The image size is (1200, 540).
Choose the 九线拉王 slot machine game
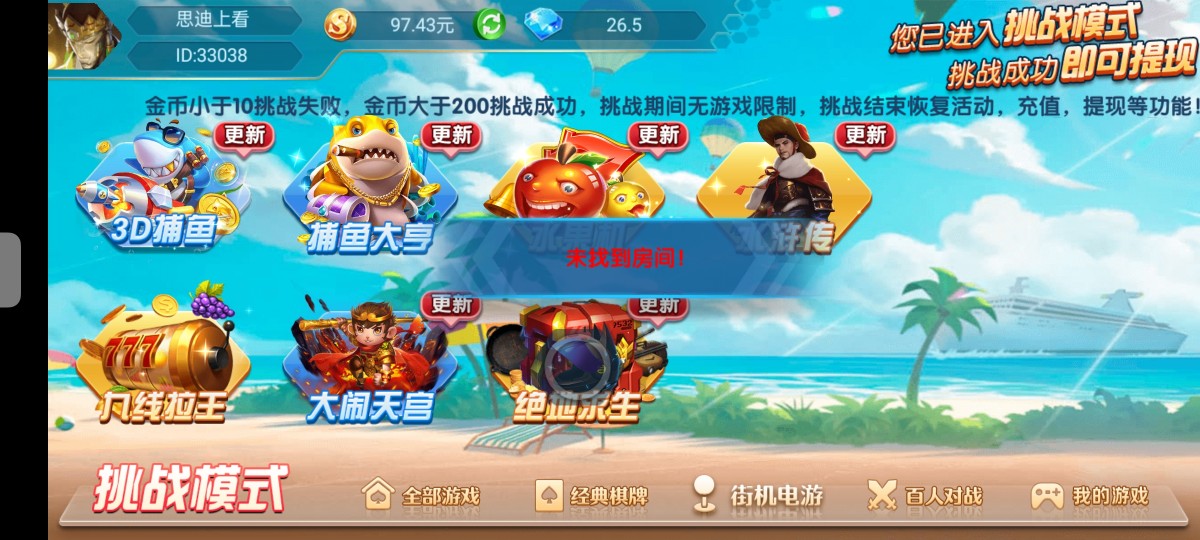pyautogui.click(x=162, y=360)
